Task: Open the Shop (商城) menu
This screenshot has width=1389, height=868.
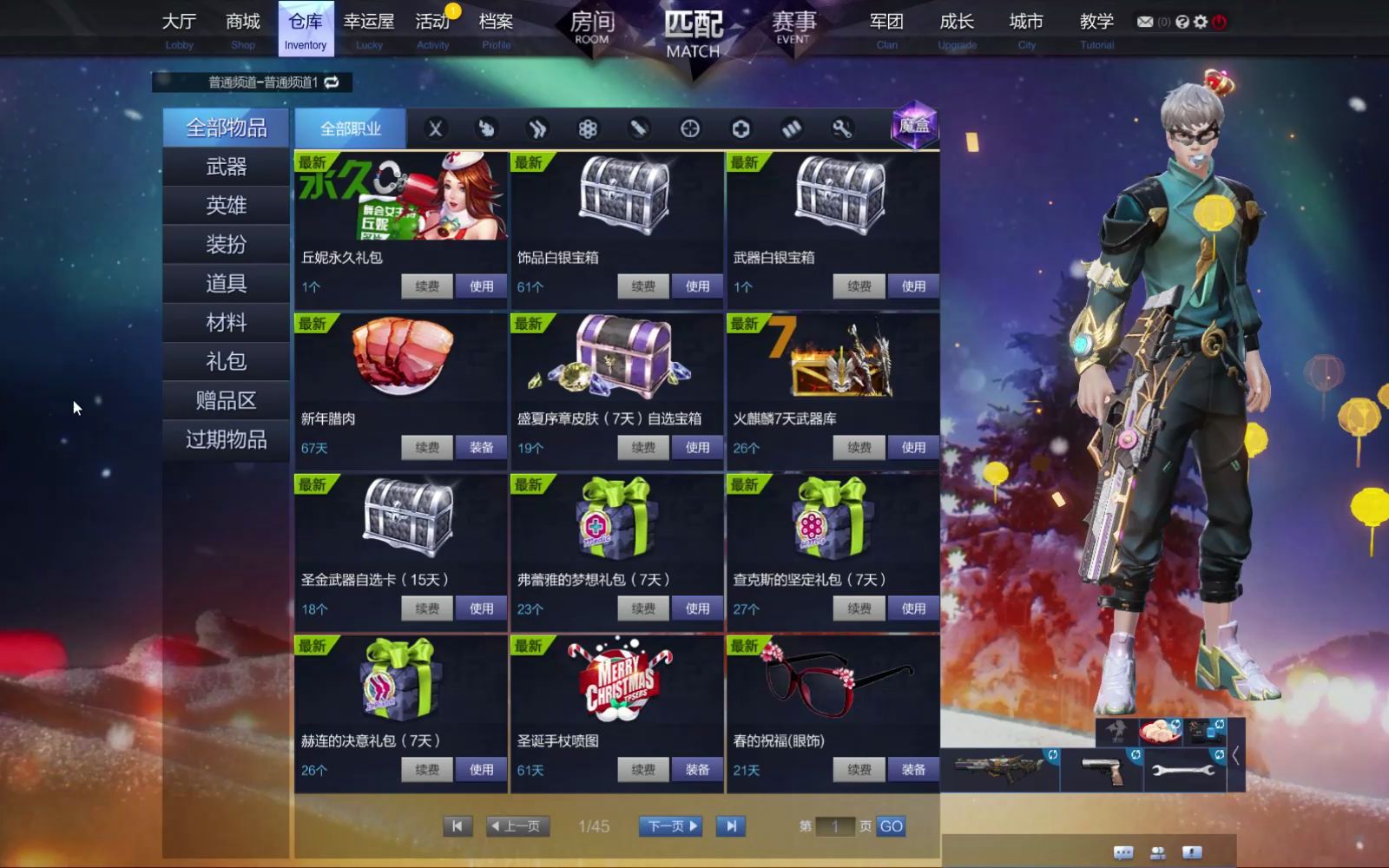Action: point(242,29)
